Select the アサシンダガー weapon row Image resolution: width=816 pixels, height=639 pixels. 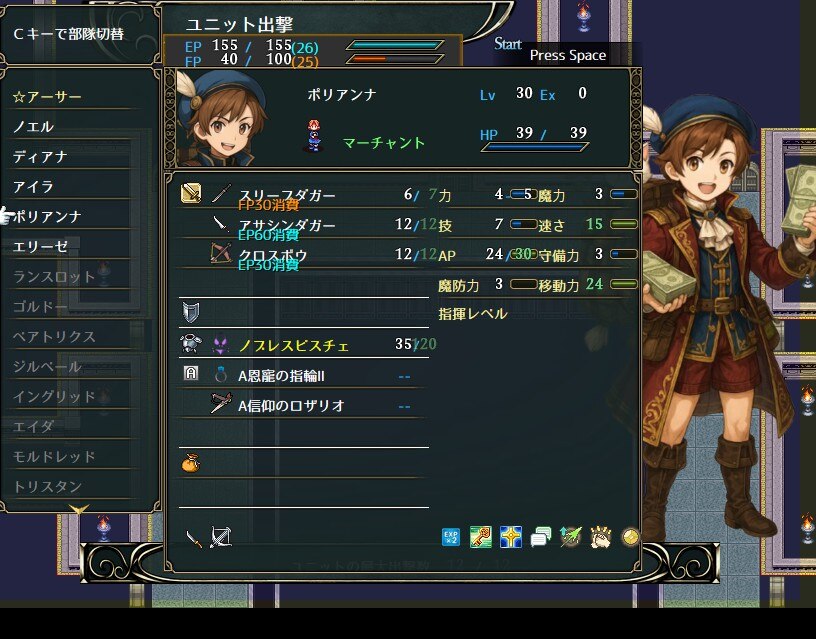tap(286, 225)
